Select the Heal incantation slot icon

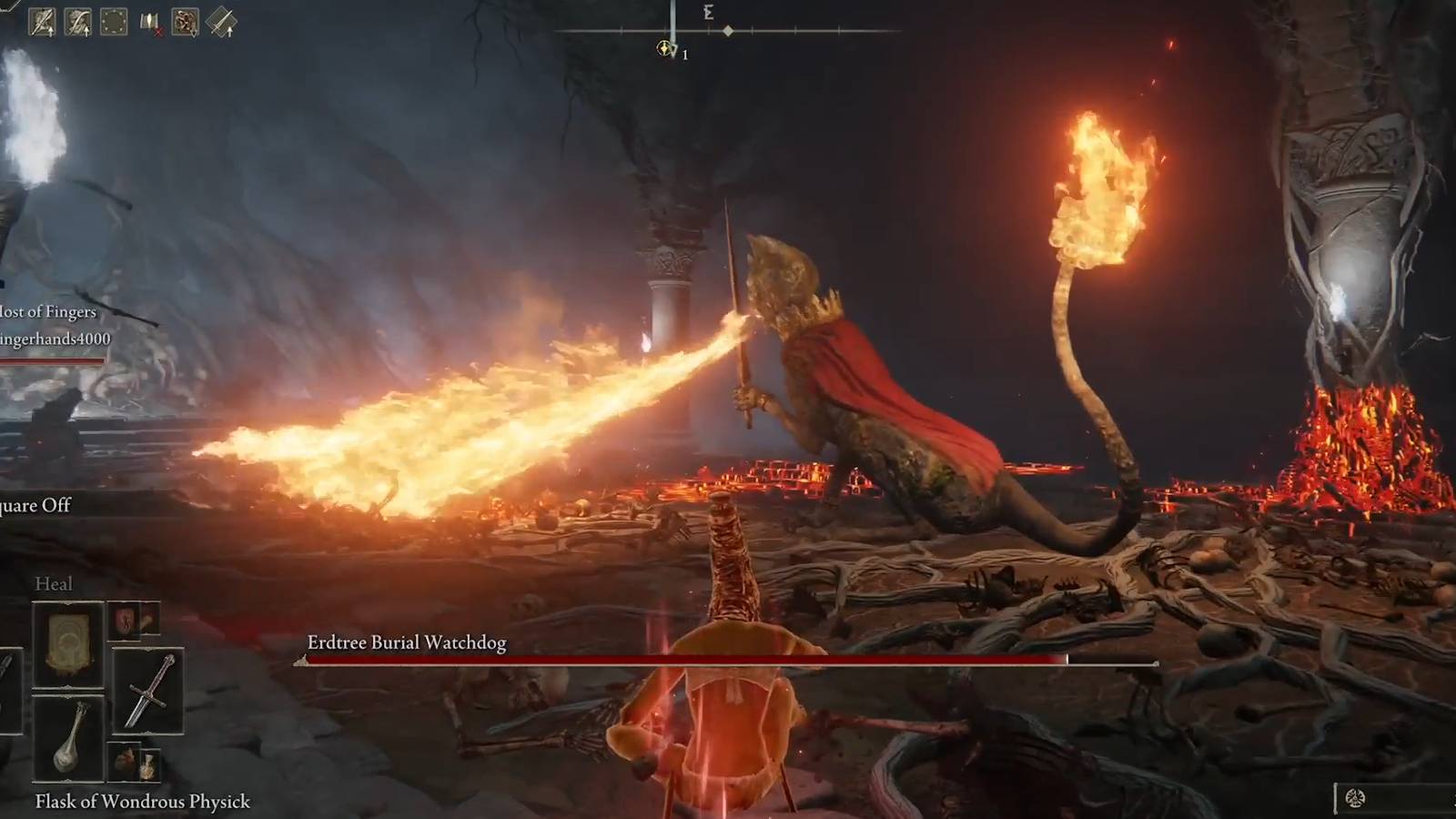[x=68, y=642]
